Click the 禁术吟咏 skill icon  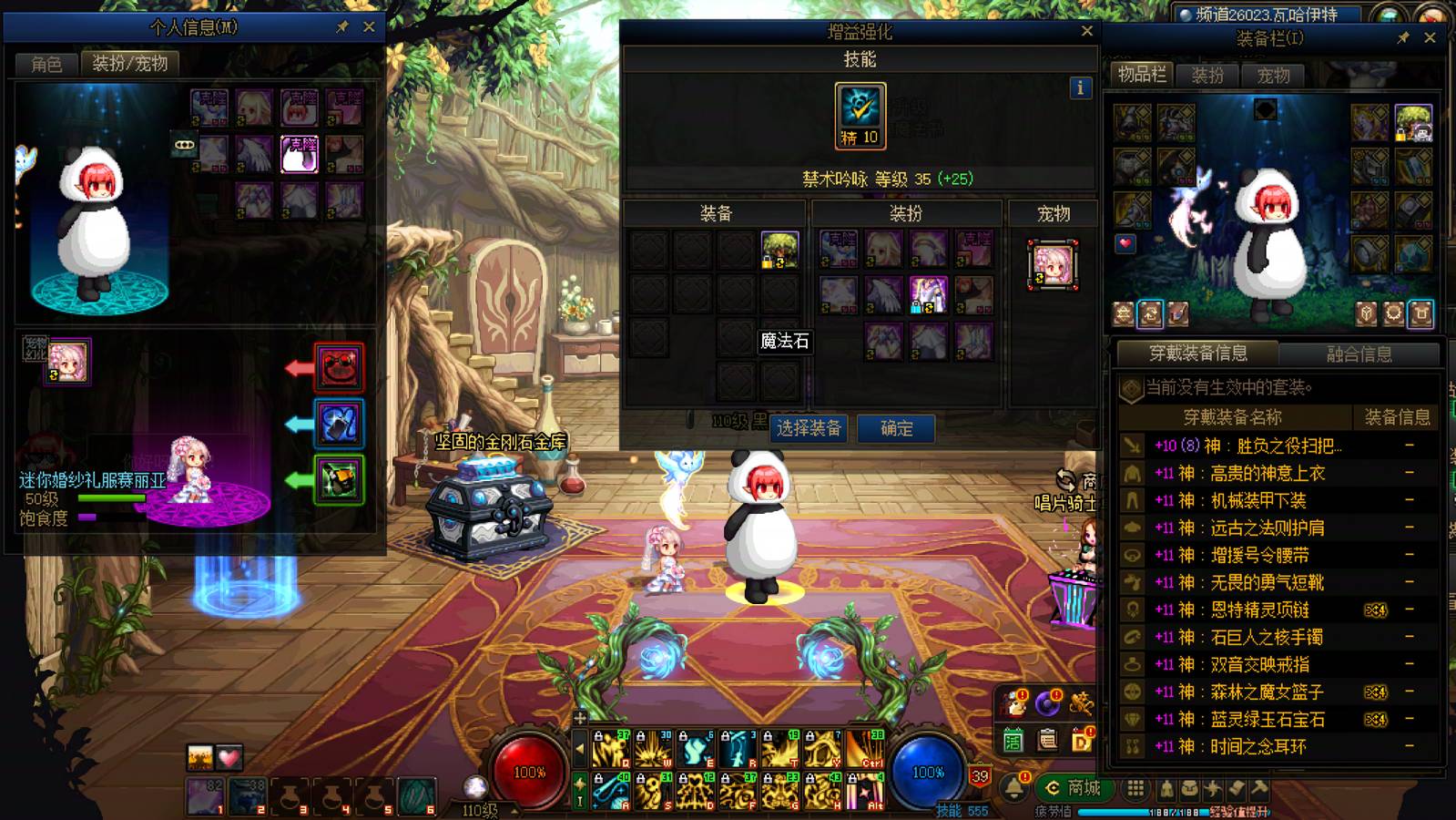click(x=860, y=114)
